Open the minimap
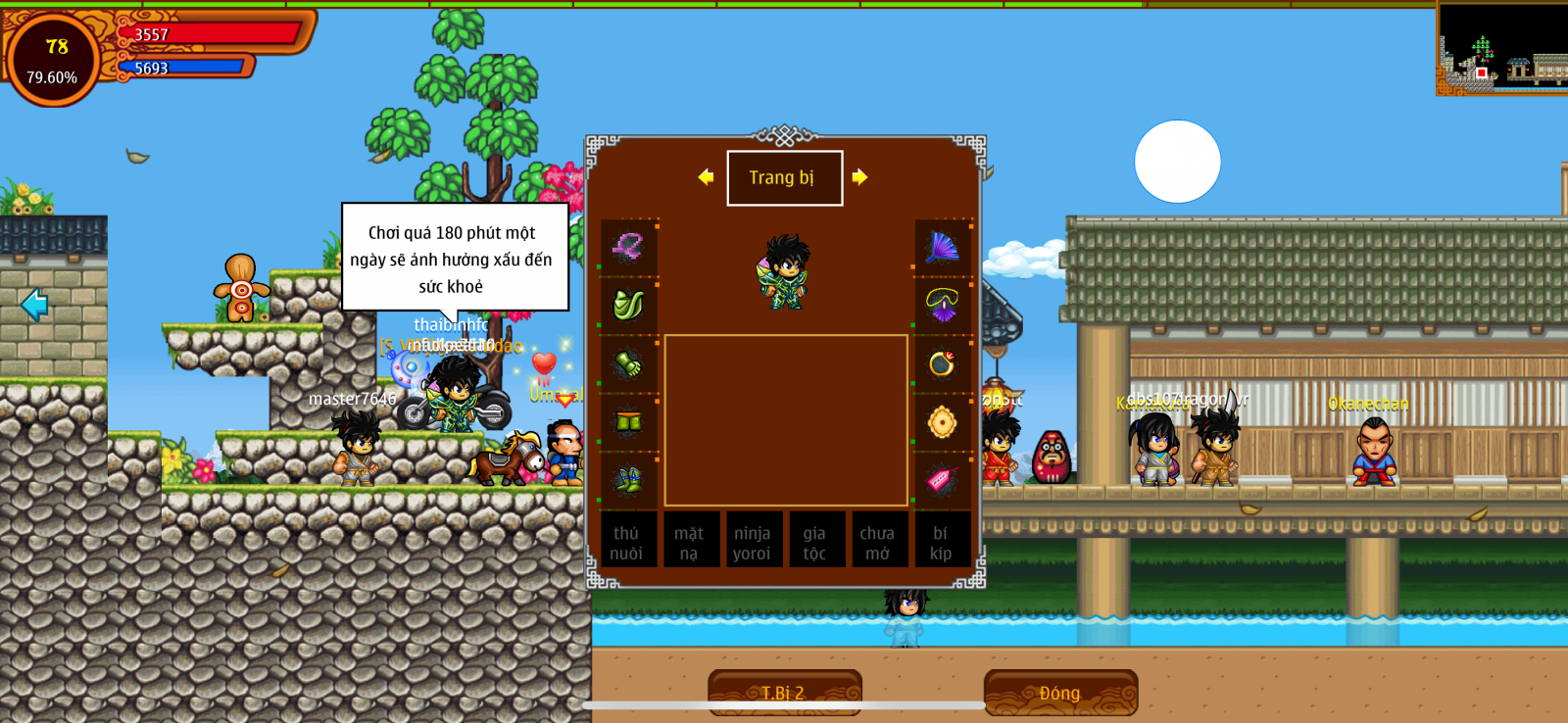1568x723 pixels. [x=1501, y=49]
